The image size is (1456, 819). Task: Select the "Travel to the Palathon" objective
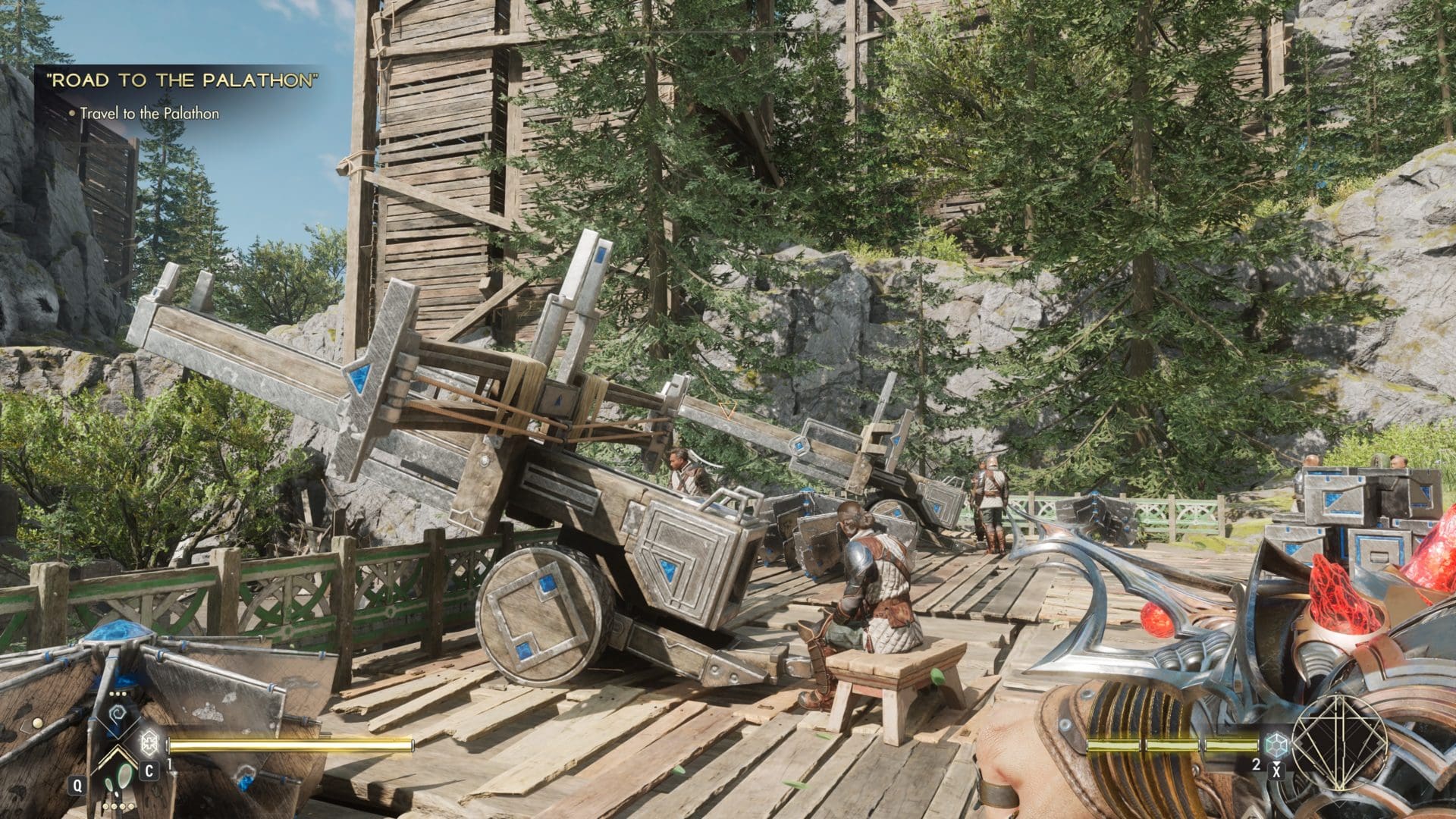point(149,114)
